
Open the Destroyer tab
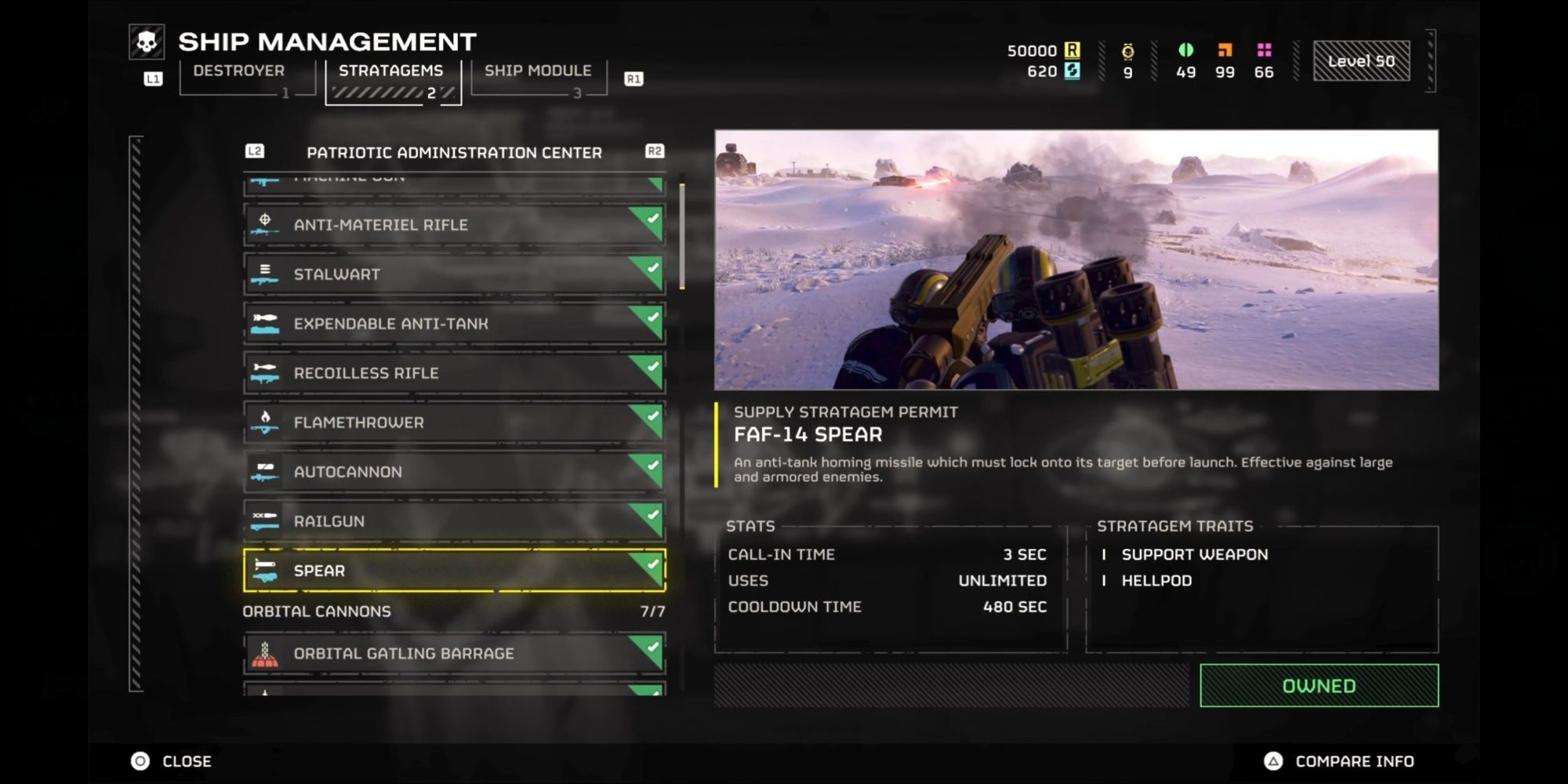coord(240,70)
